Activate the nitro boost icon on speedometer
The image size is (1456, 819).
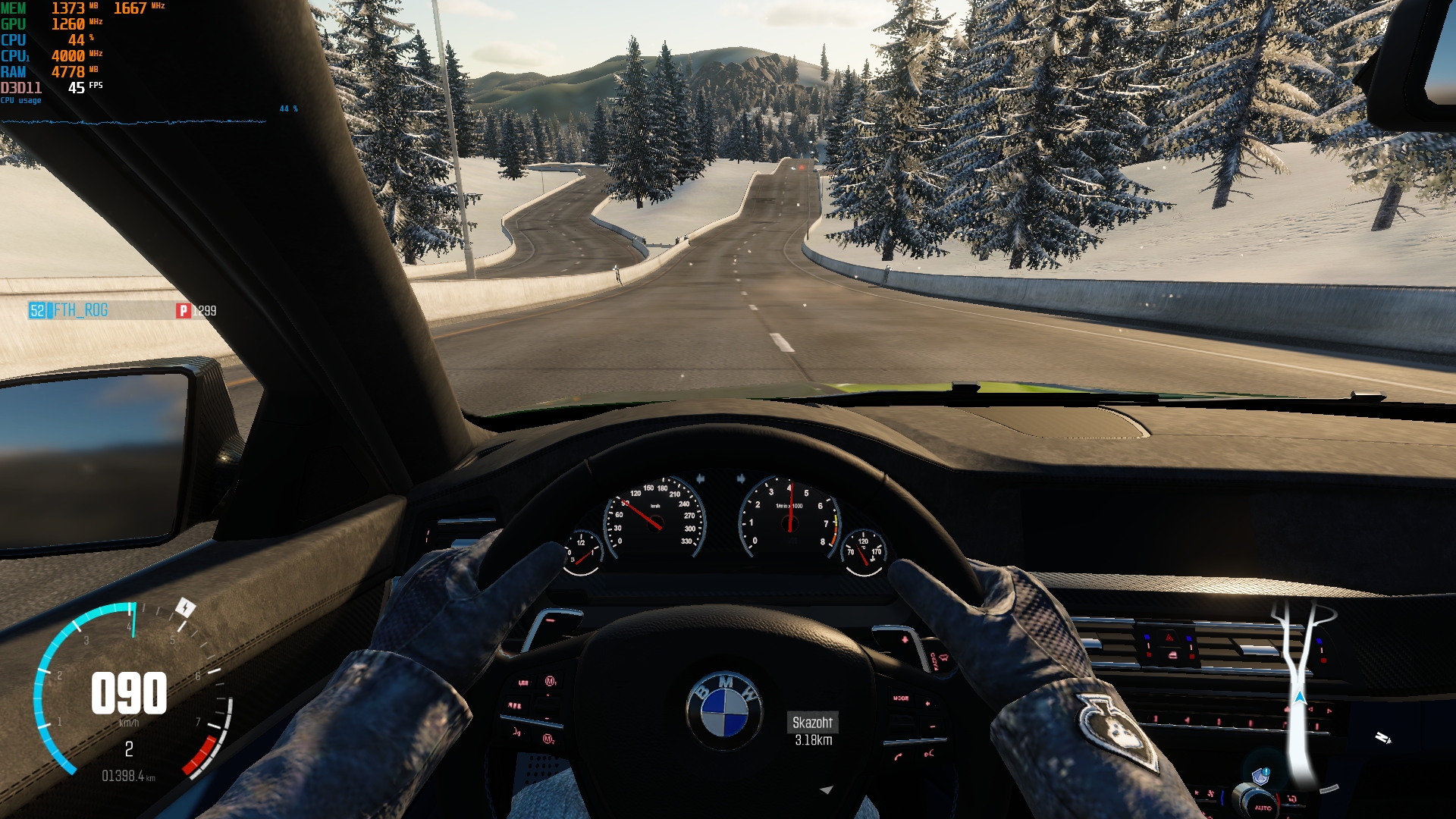click(185, 607)
